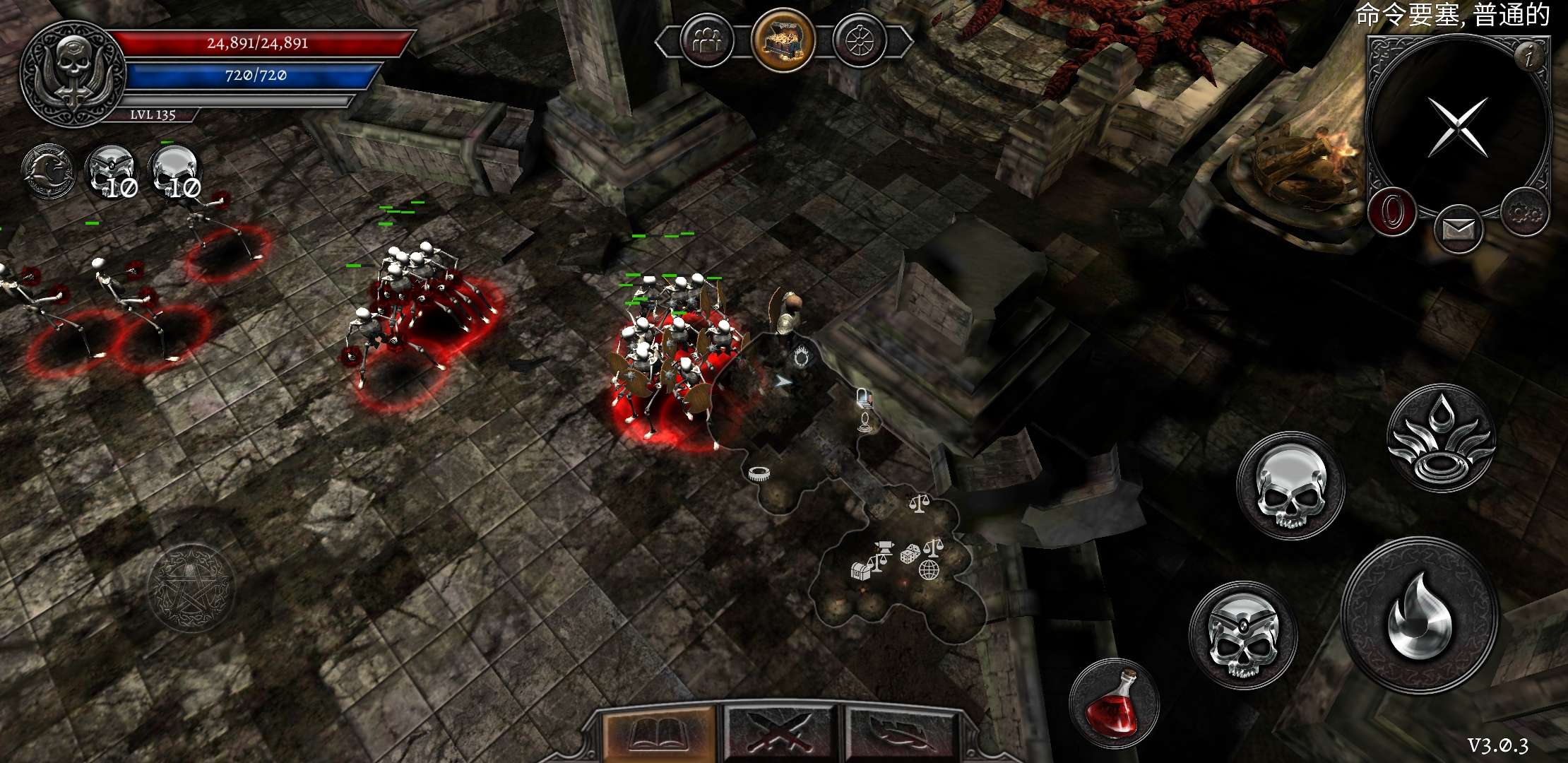Open settings via the gears button

(x=1525, y=212)
